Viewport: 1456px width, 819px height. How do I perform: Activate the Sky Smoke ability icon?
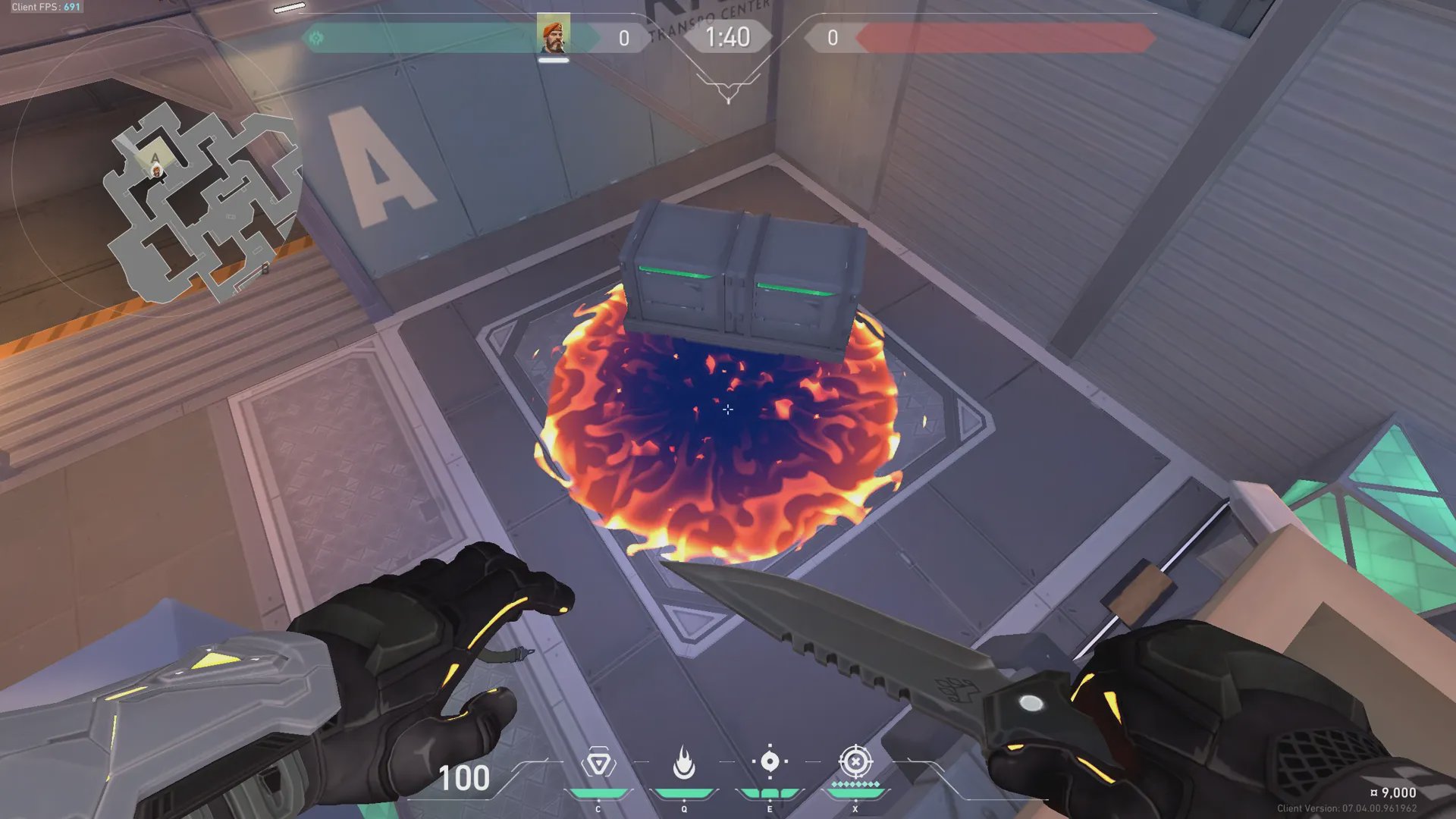770,761
